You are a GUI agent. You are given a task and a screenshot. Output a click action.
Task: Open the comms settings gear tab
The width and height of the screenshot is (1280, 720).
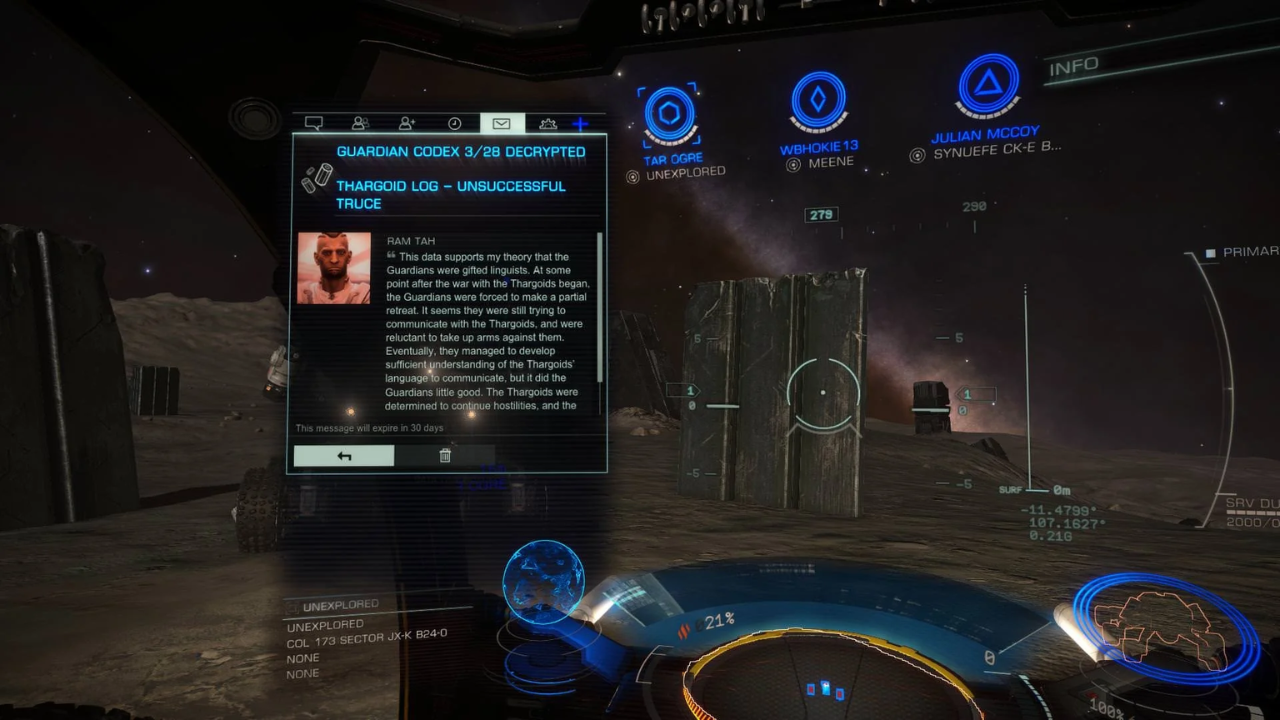pyautogui.click(x=548, y=123)
